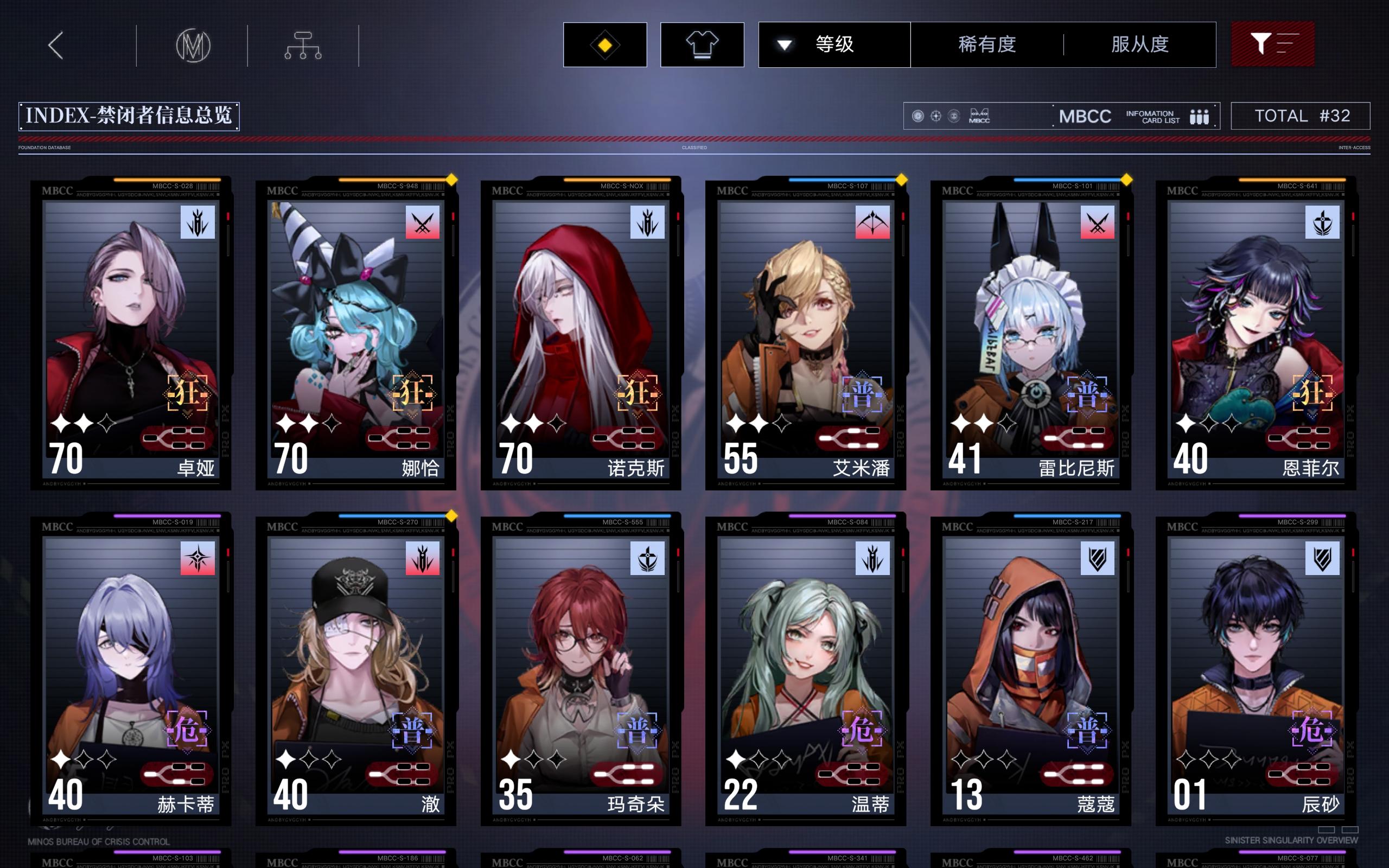This screenshot has height=868, width=1389.
Task: Toggle the yellow diamond marker on 娜恰's card
Action: [x=451, y=179]
